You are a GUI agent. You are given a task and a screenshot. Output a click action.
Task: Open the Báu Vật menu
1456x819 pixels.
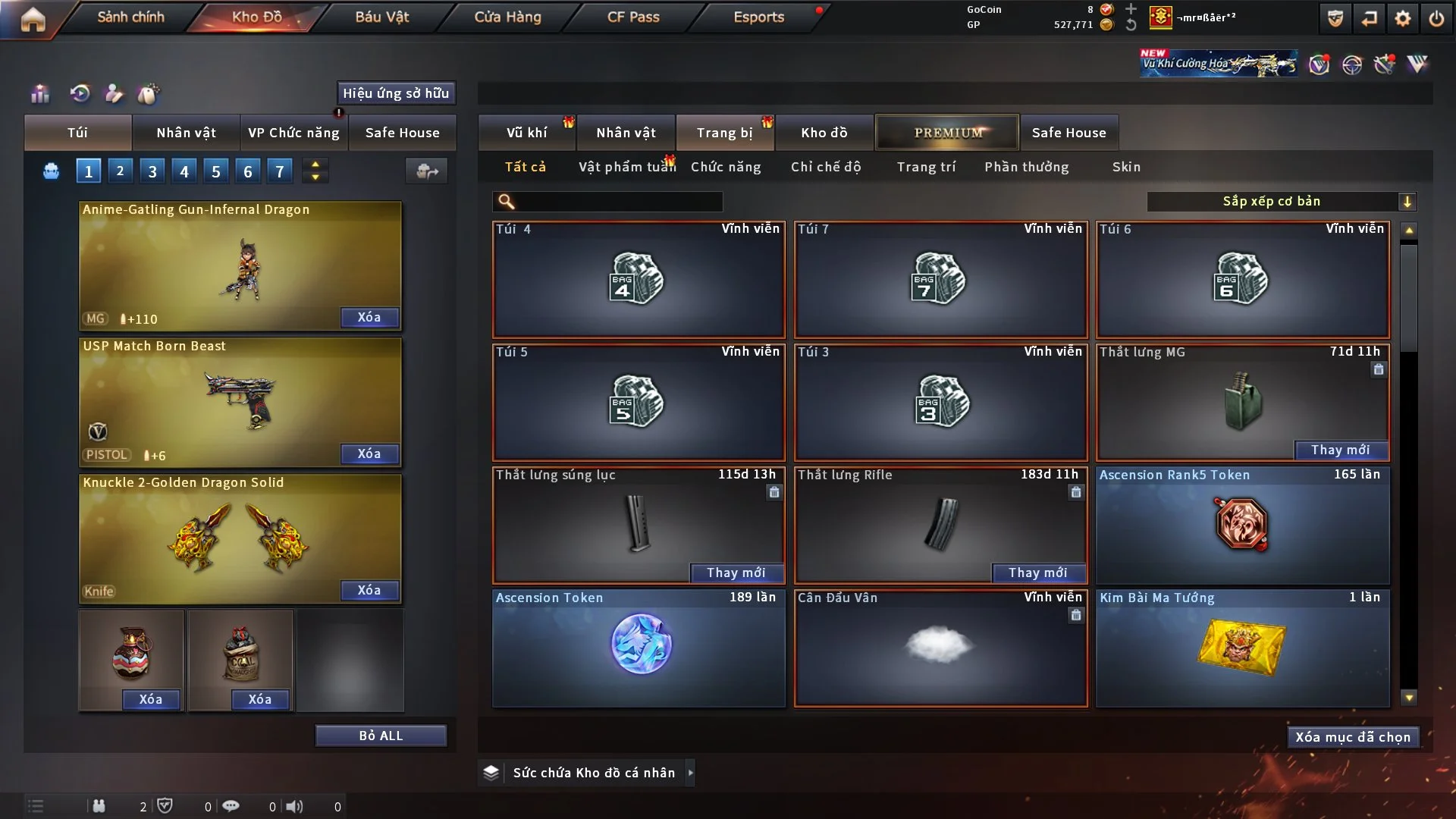click(x=381, y=17)
